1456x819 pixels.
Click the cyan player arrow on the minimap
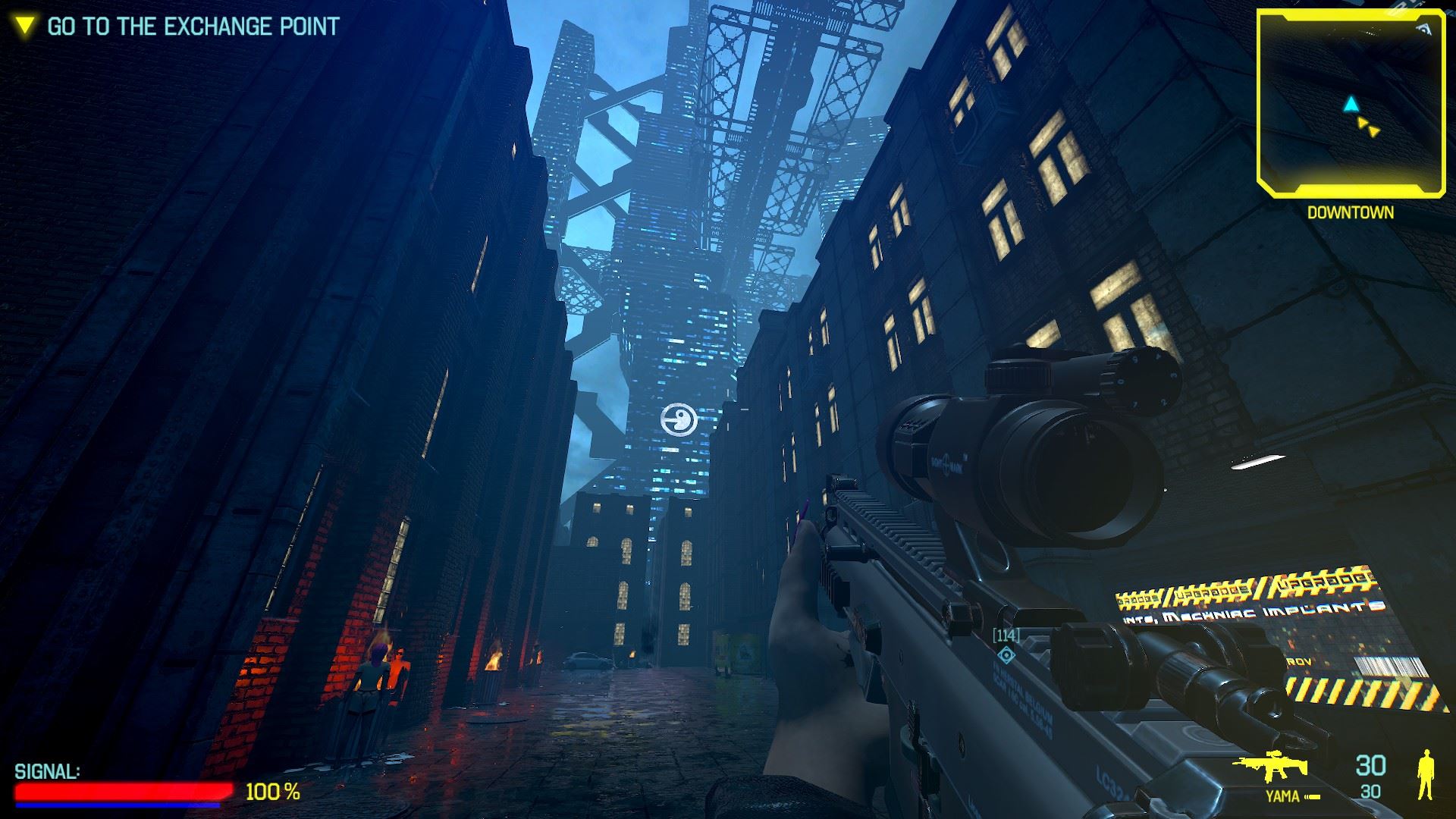point(1350,104)
